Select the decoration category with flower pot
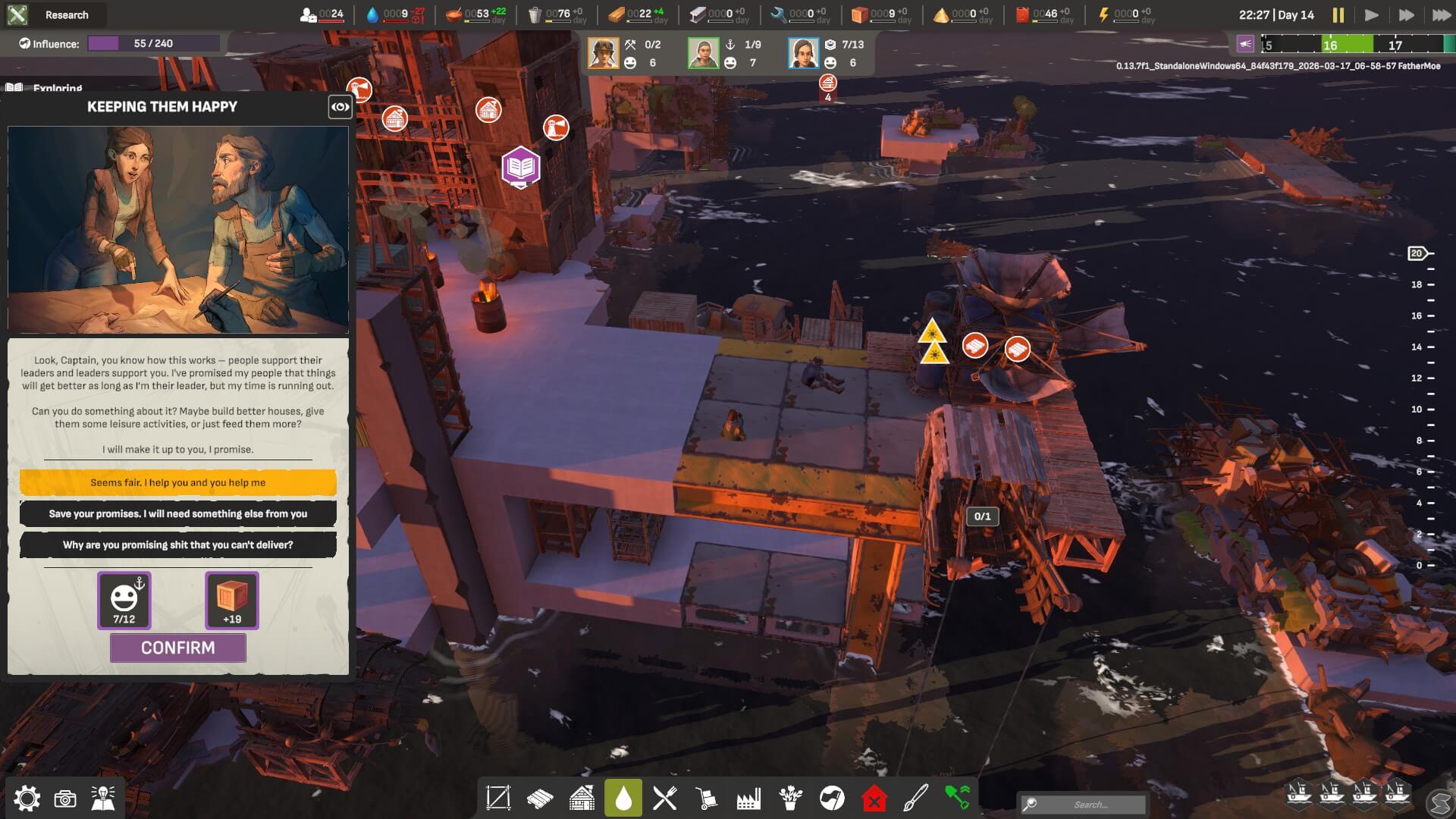Screen dimensions: 1456x819 tap(791, 797)
